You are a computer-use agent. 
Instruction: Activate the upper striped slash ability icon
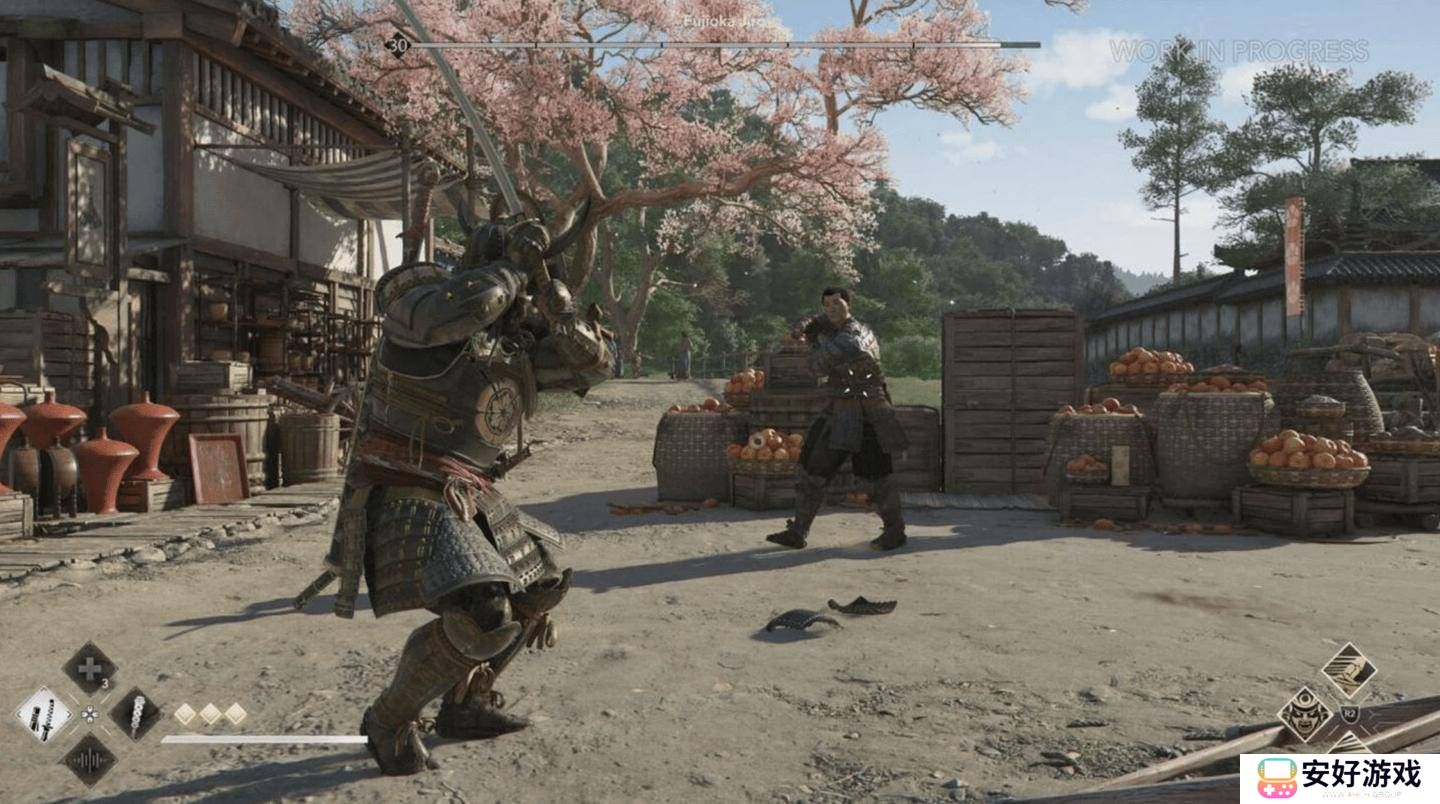coord(1348,670)
